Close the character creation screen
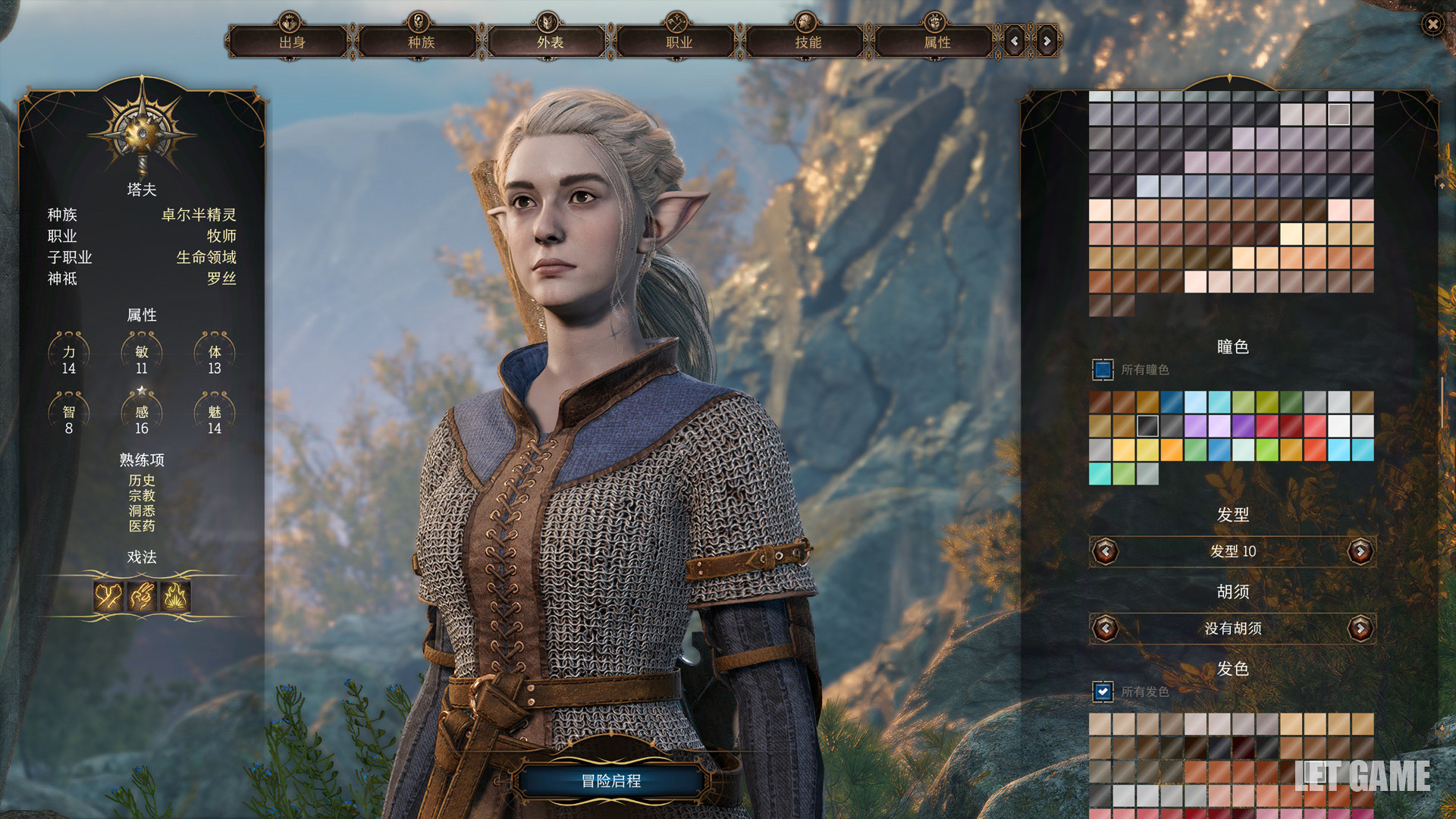Screen dimensions: 1456x819 (1432, 25)
